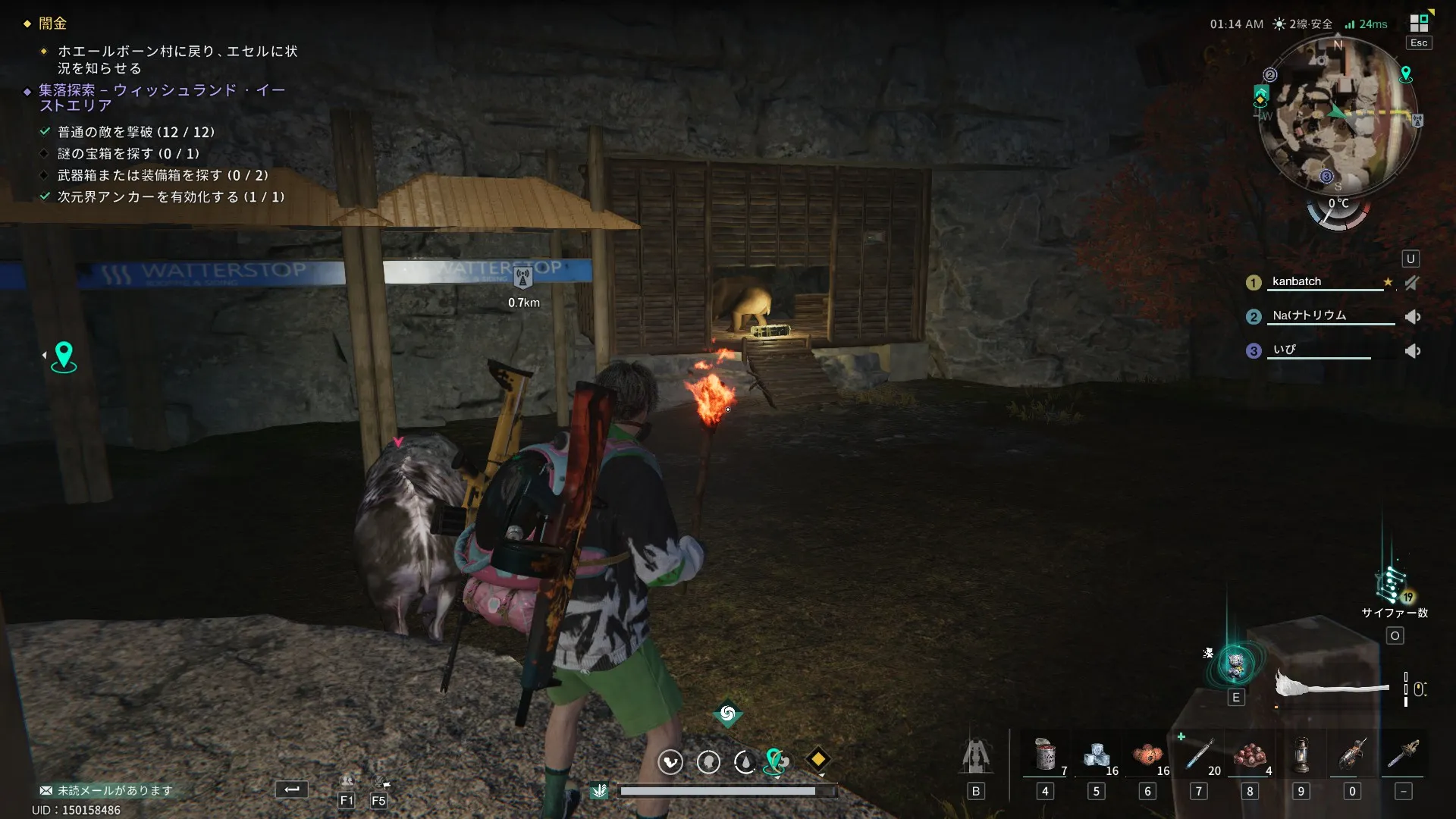1456x819 pixels.
Task: Toggle voice speaker for いぴ
Action: (1412, 351)
